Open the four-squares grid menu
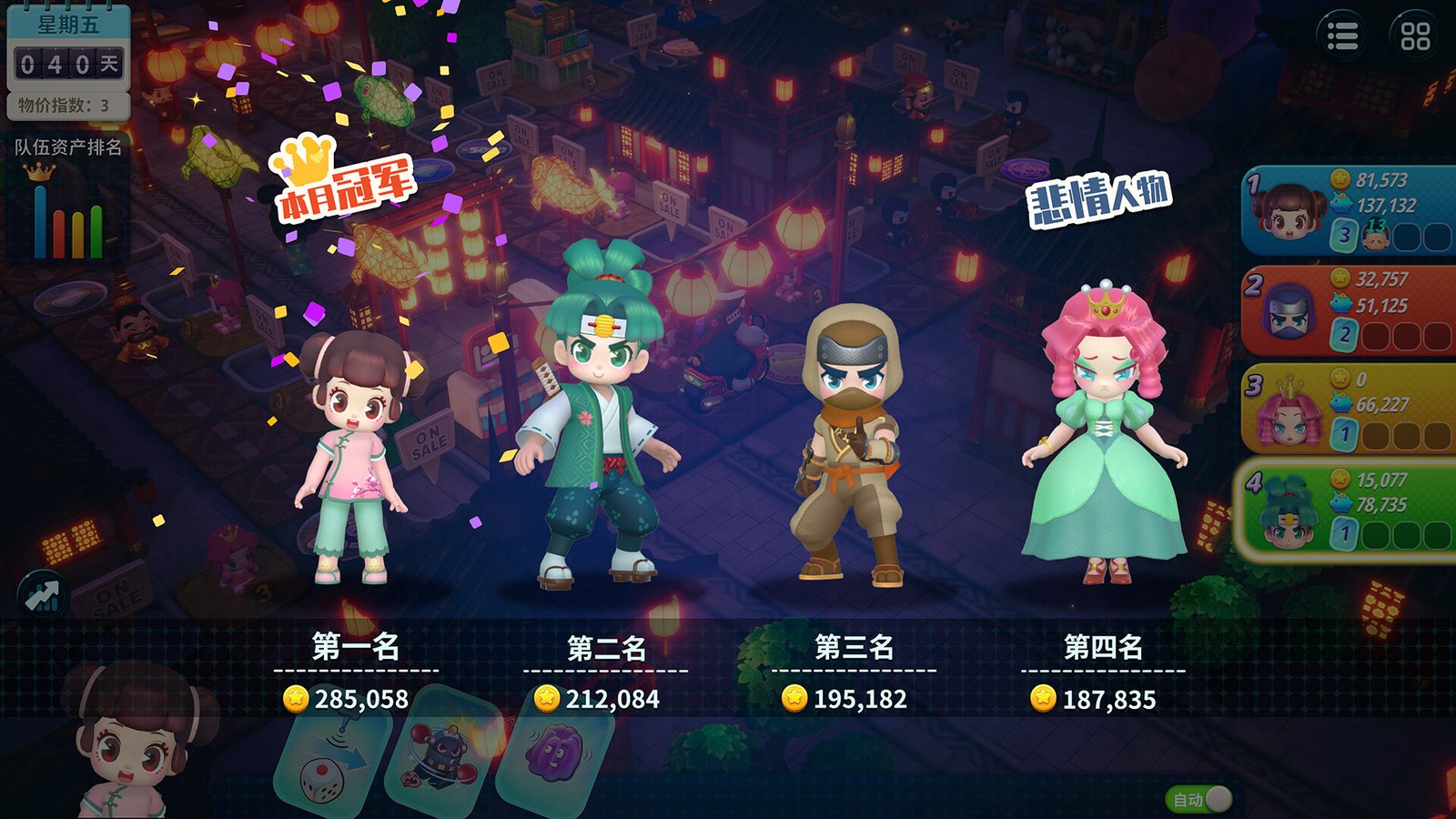The width and height of the screenshot is (1456, 819). tap(1415, 36)
